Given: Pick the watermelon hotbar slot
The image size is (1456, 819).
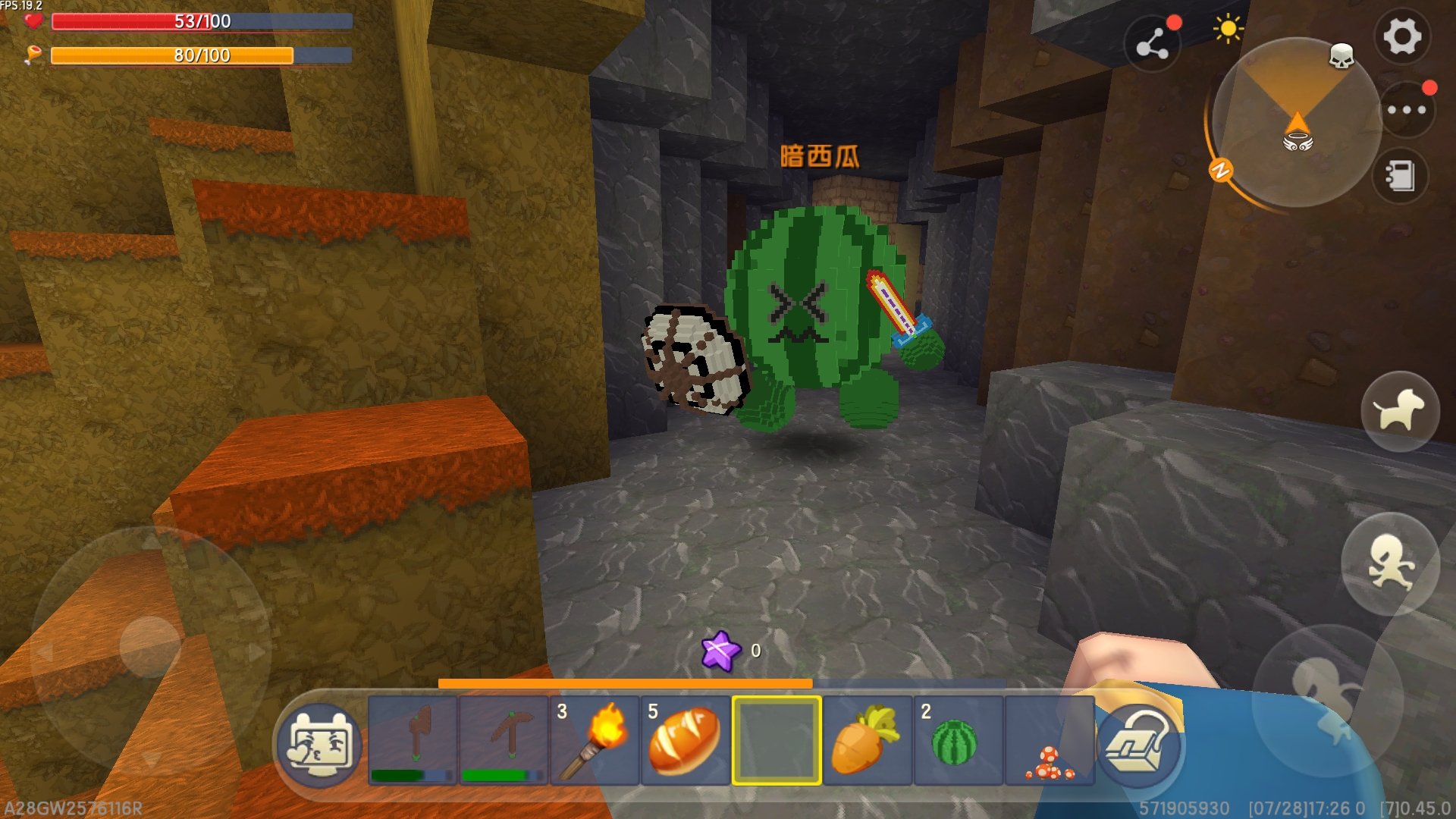Looking at the screenshot, I should click(x=959, y=740).
